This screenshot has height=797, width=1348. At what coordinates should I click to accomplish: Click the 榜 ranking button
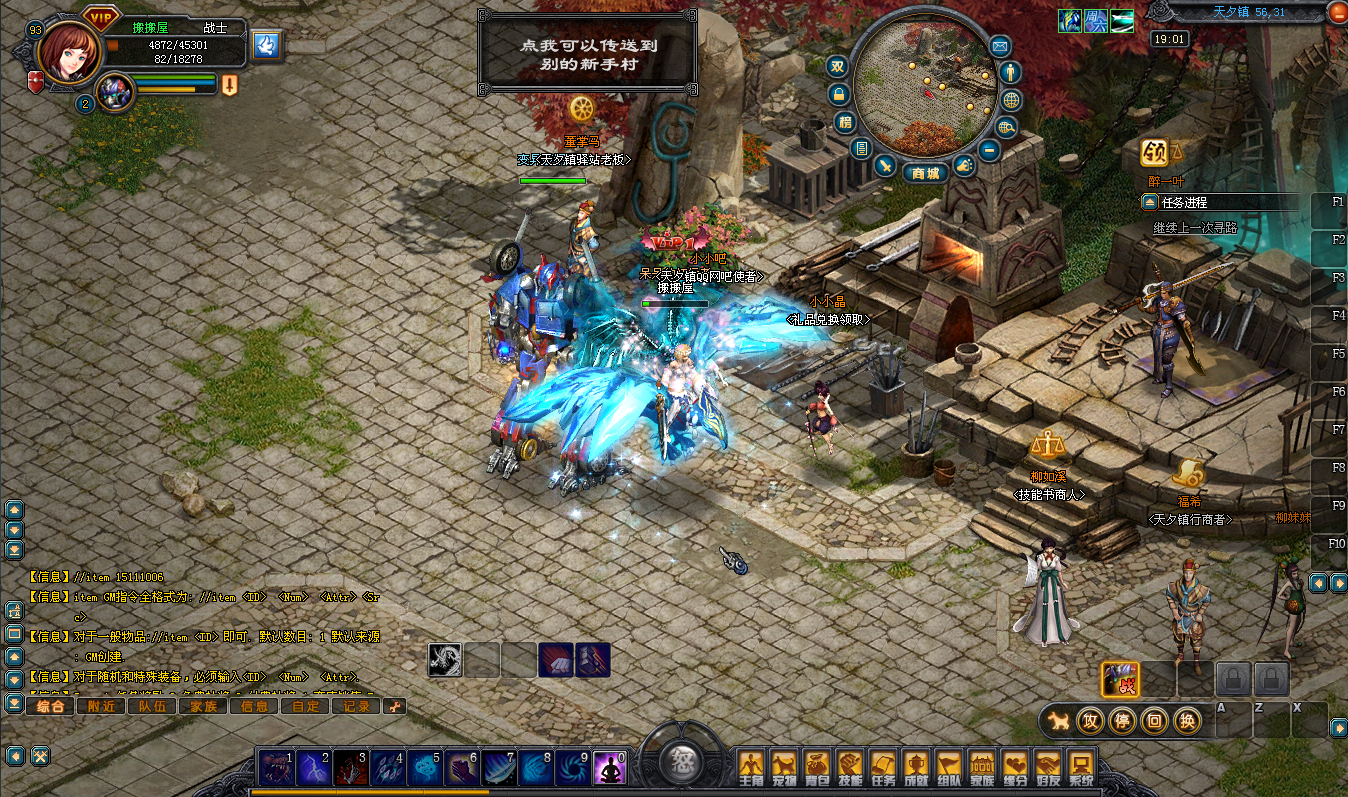pos(846,123)
